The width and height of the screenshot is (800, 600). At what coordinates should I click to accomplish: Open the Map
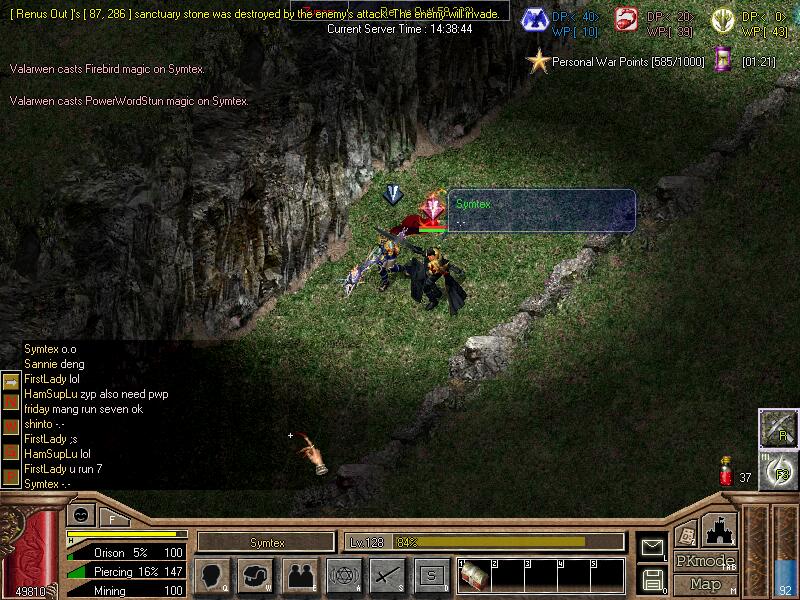[705, 584]
